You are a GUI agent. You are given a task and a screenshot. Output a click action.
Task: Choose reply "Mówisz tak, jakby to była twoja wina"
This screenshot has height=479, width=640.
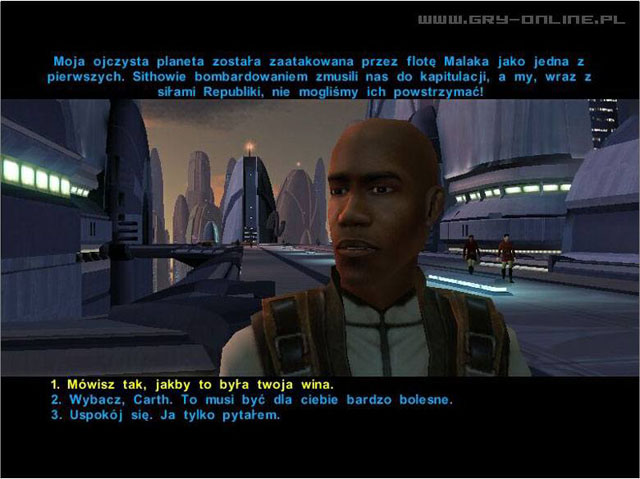click(192, 385)
